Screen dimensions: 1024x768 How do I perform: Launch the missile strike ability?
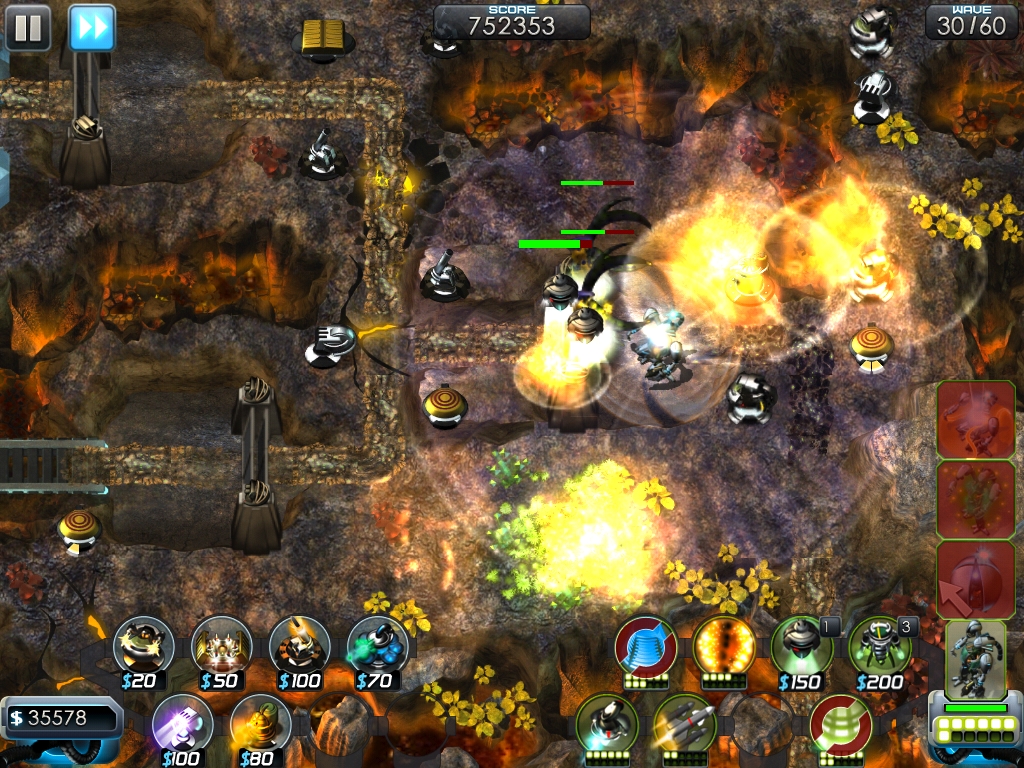tap(685, 724)
